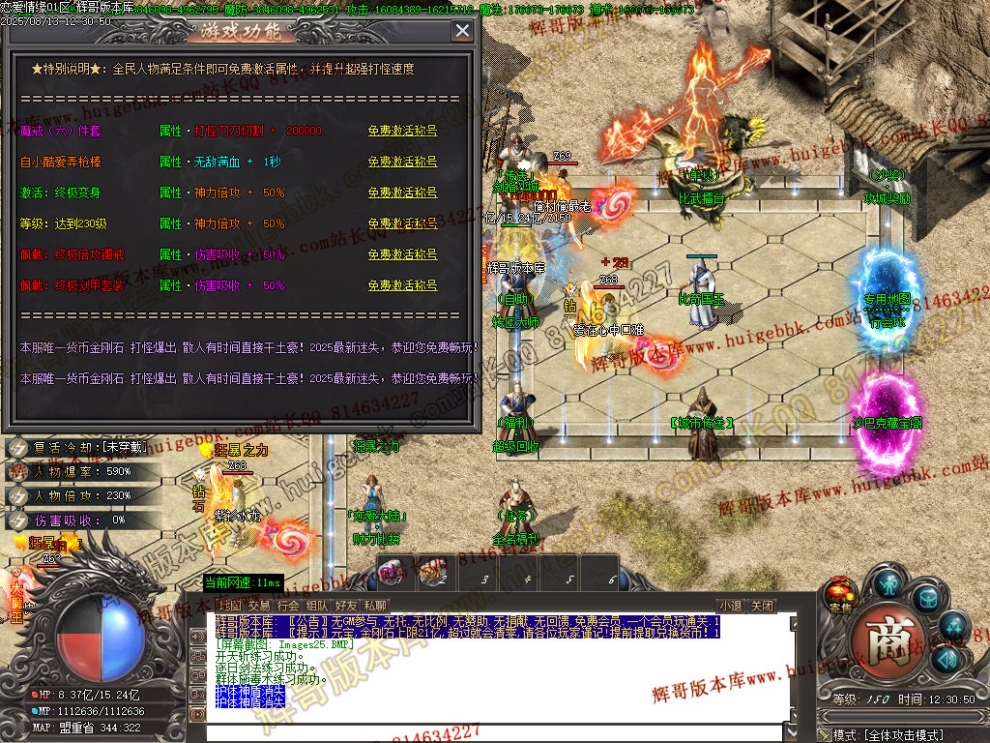
Task: Click the 小退 logout button
Action: pyautogui.click(x=731, y=606)
